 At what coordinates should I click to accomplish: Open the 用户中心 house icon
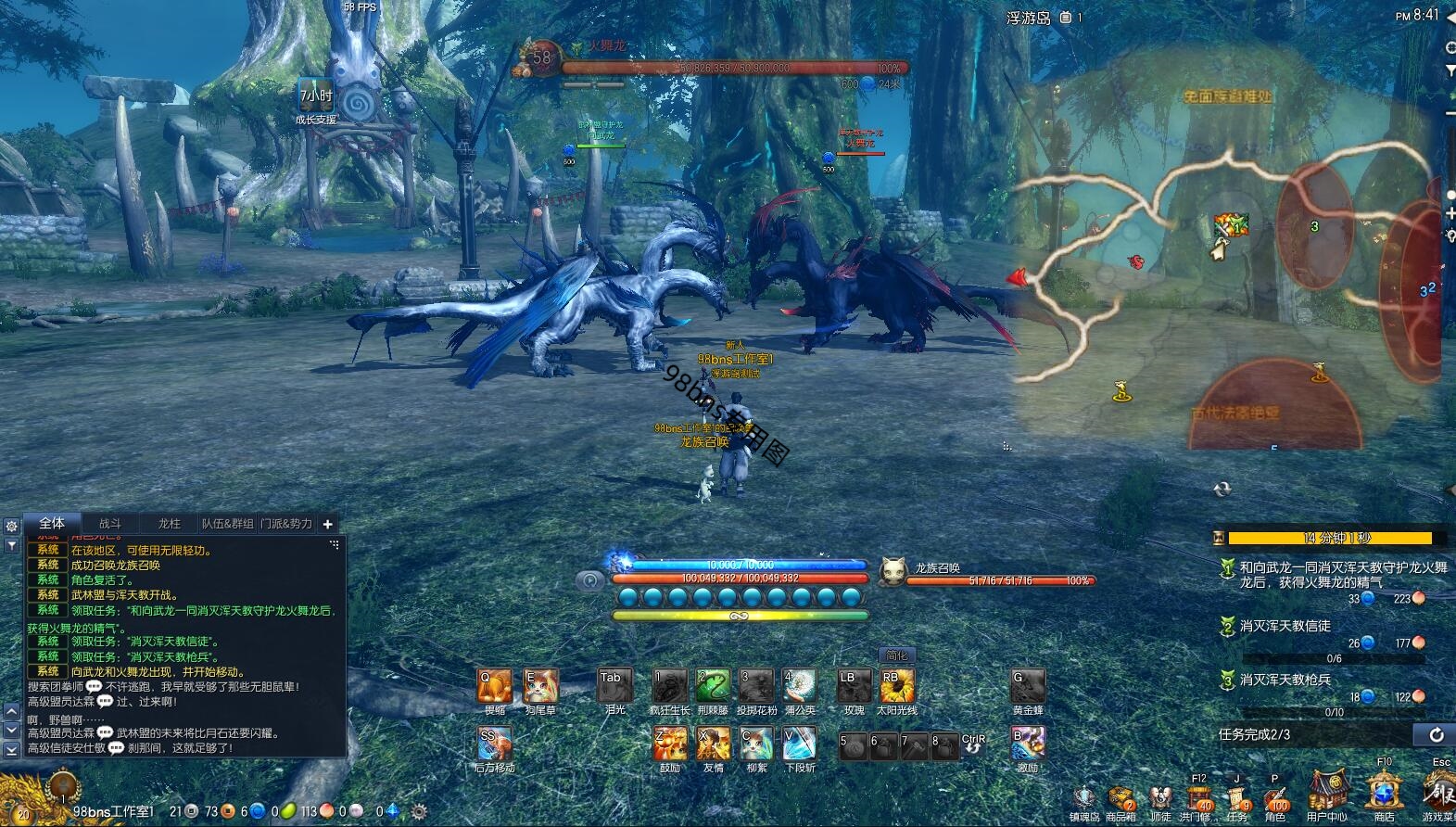[x=1326, y=794]
